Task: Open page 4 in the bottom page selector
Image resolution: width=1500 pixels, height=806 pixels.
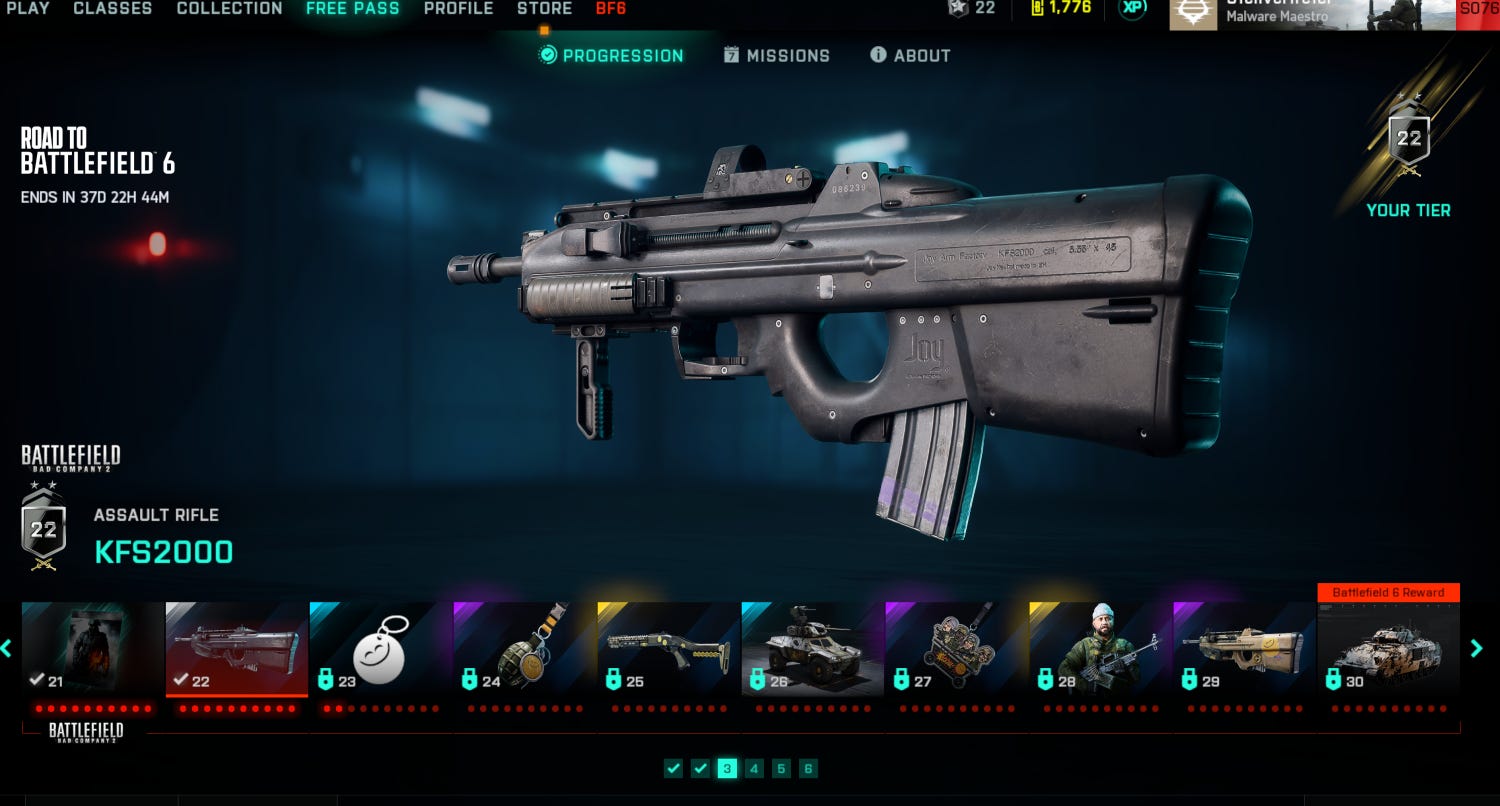Action: [755, 769]
